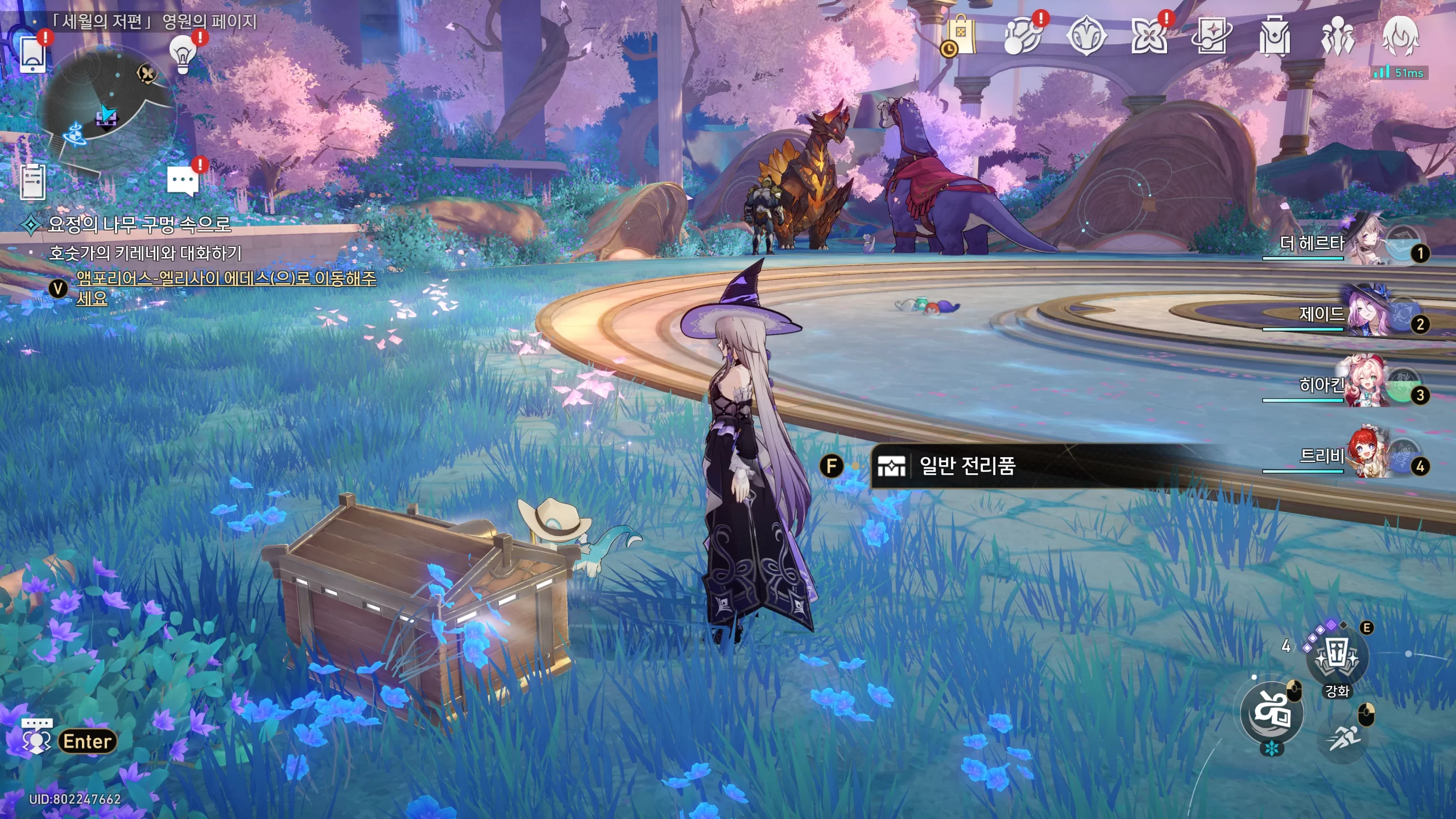Open the connected-nodes event icon
This screenshot has height=819, width=1456.
(x=1023, y=36)
